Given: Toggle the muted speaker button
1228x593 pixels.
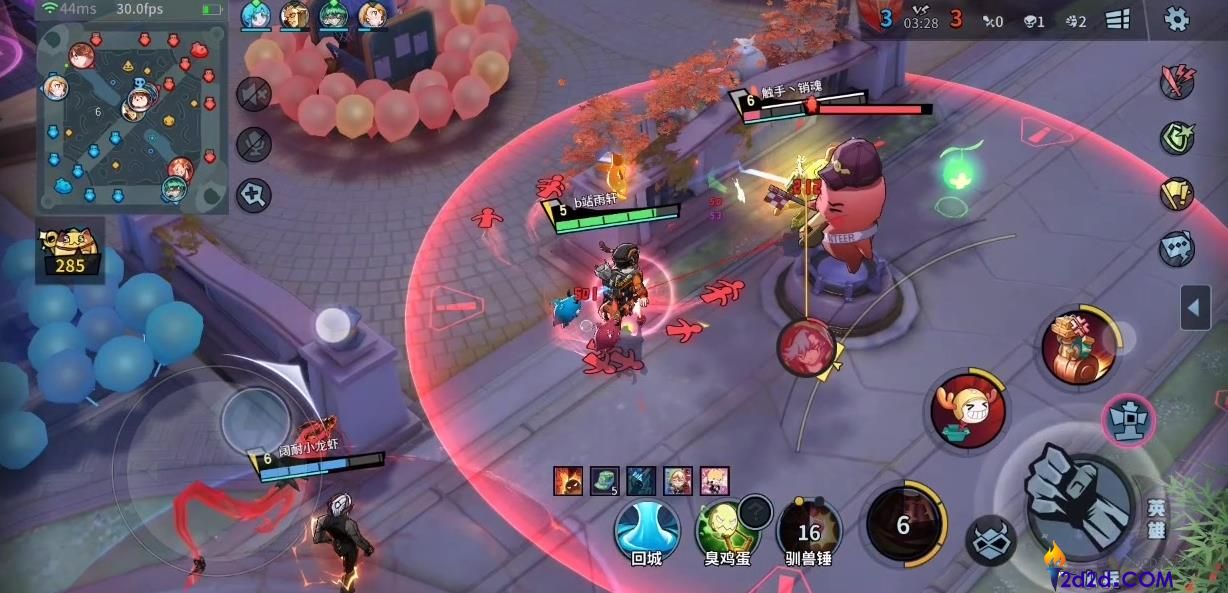Looking at the screenshot, I should point(254,95).
